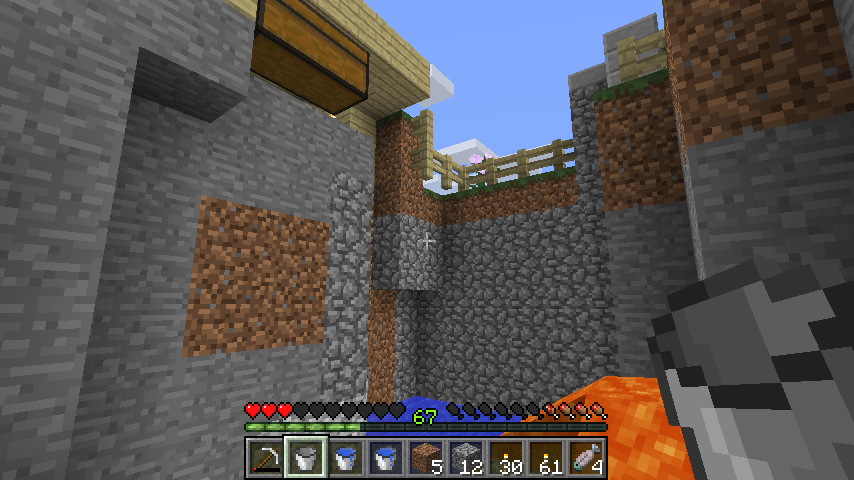Select the pickaxe hotbar slot
This screenshot has height=480, width=854.
[265, 457]
